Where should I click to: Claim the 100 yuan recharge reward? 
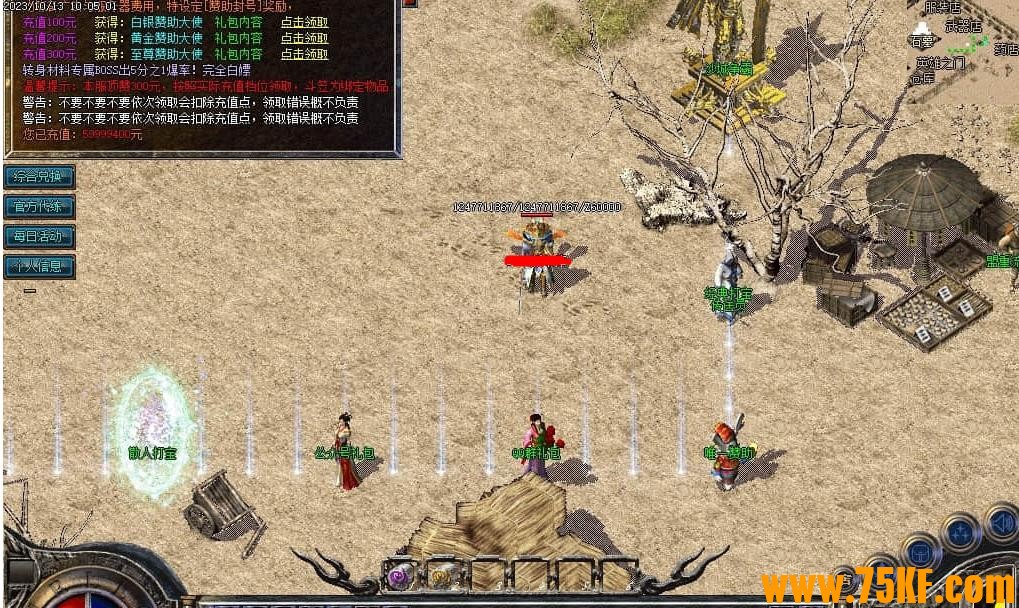pyautogui.click(x=304, y=23)
